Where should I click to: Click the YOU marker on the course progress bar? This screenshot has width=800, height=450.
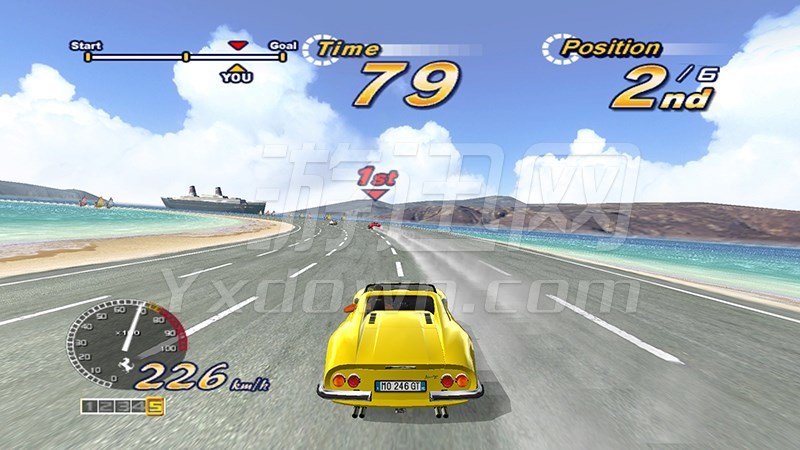(237, 74)
